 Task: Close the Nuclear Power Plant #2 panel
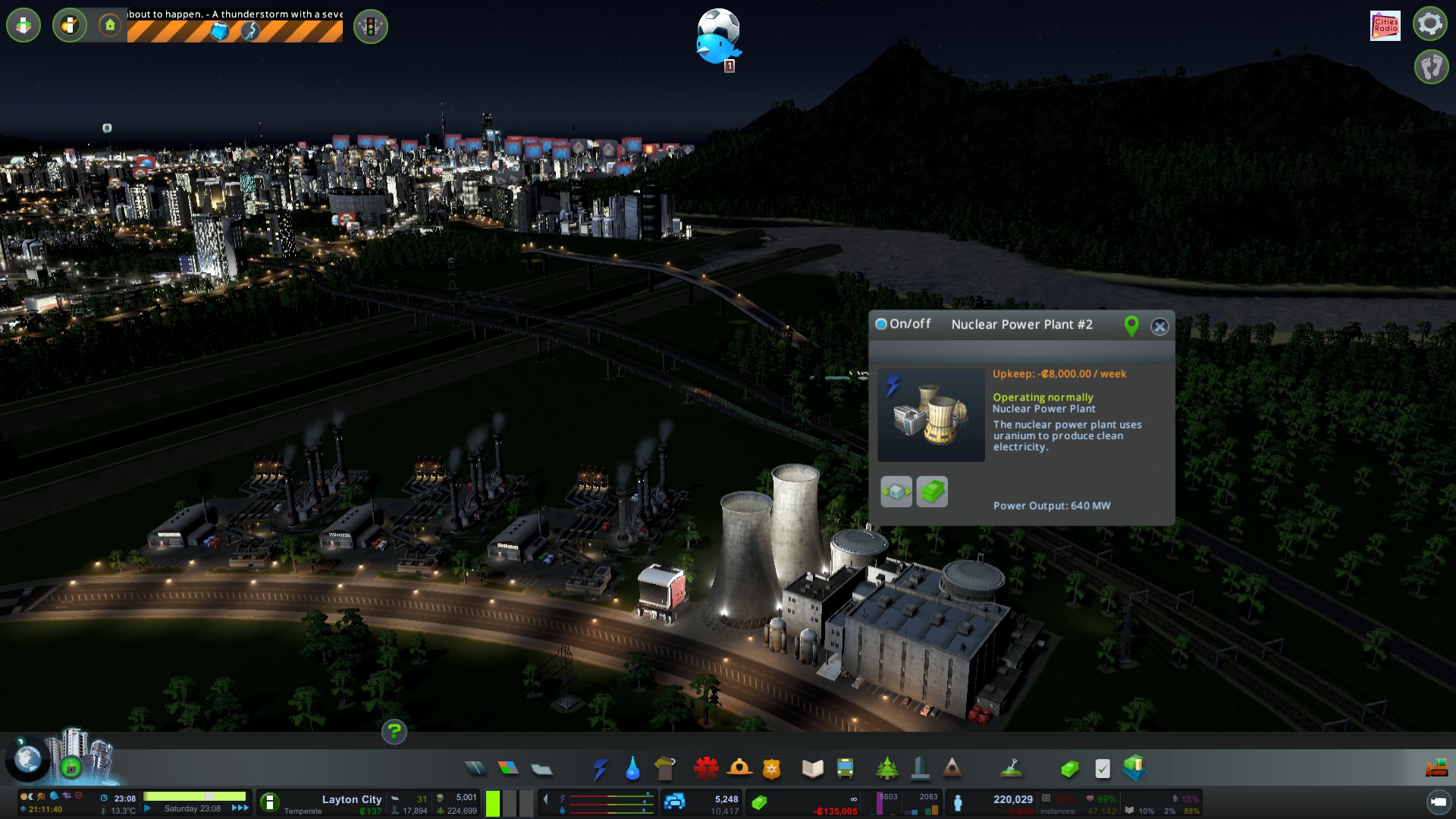pyautogui.click(x=1159, y=327)
